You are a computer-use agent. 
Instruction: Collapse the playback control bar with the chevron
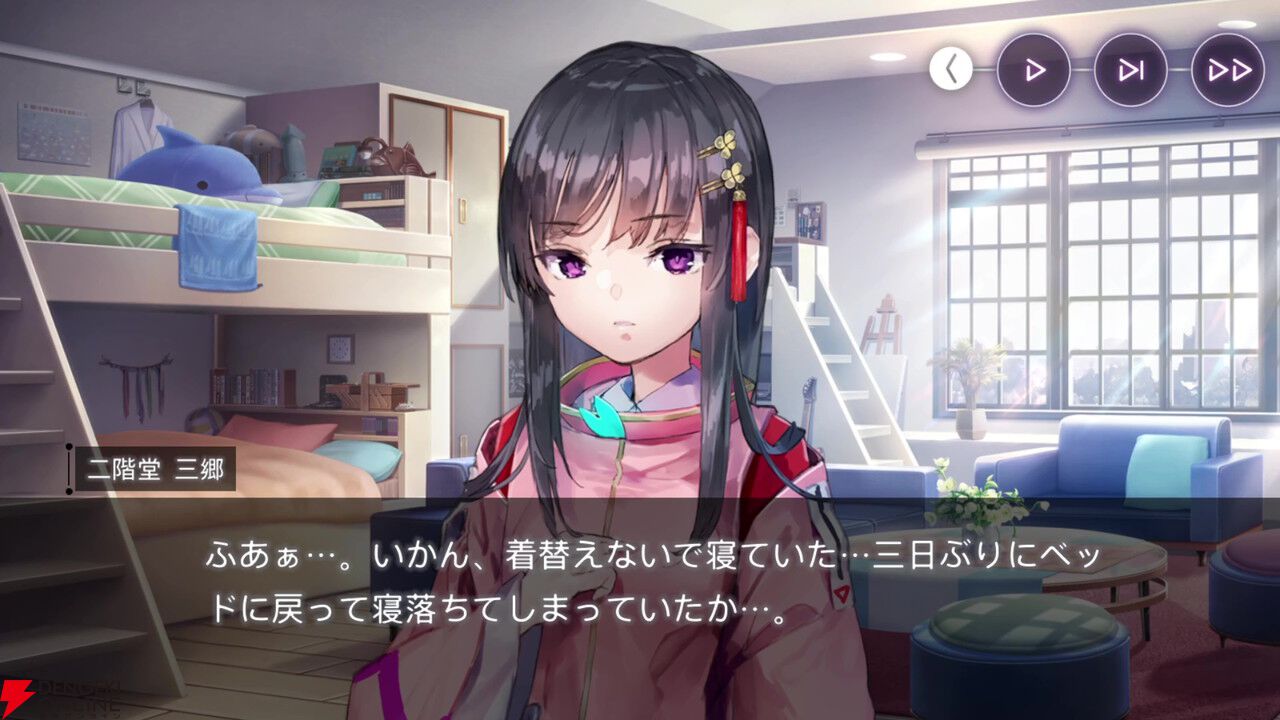click(950, 67)
